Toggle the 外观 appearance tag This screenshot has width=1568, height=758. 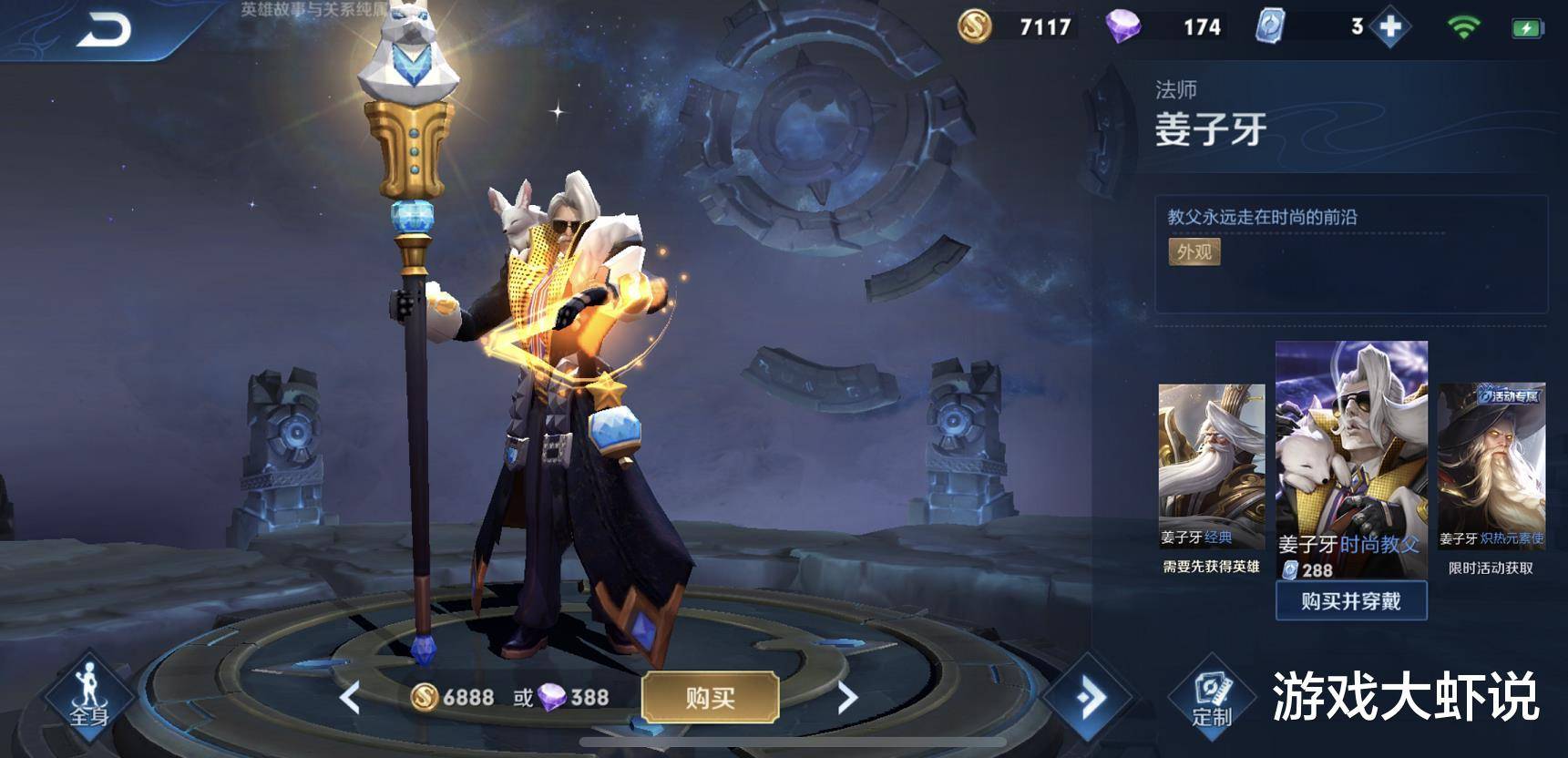point(1194,251)
